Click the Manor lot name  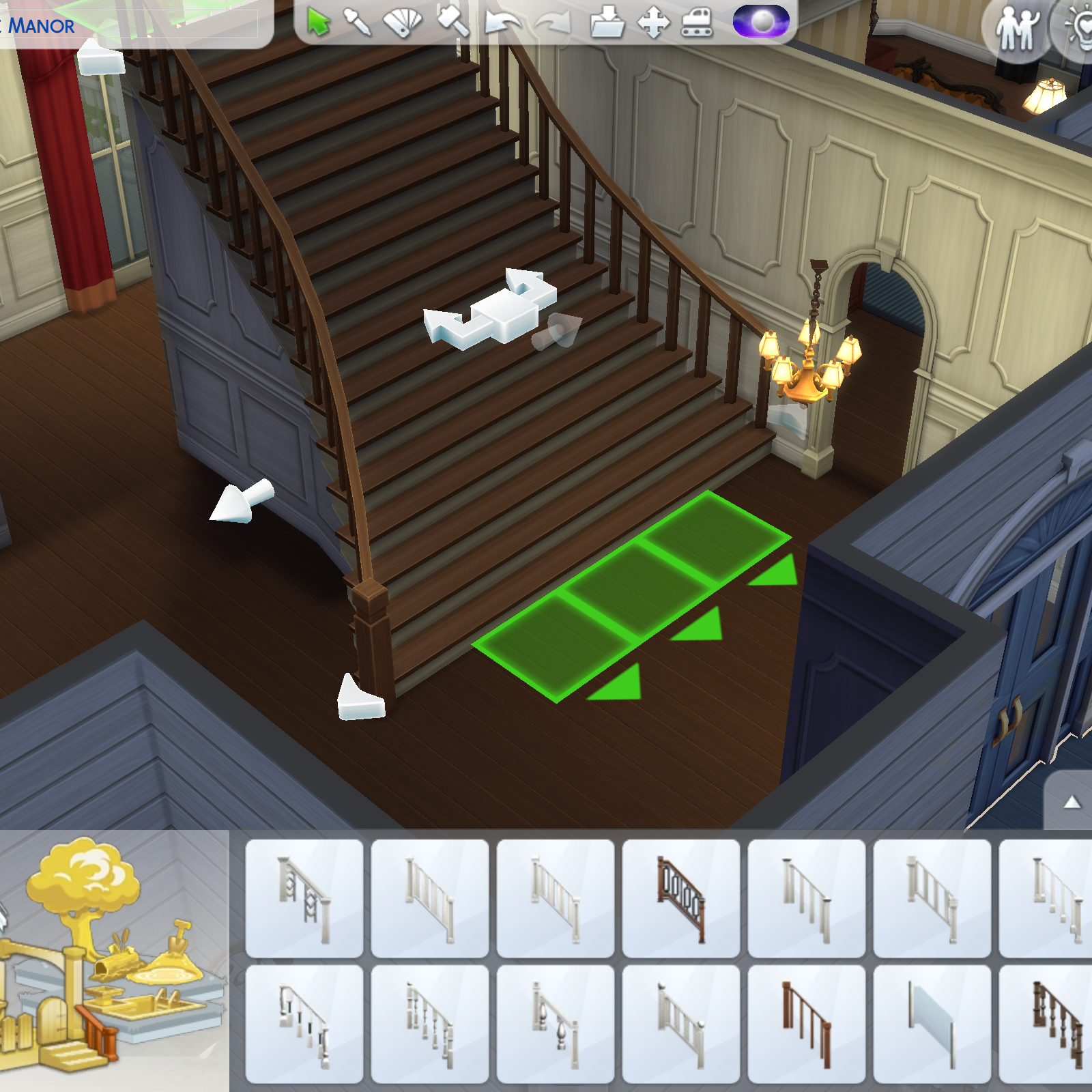[x=41, y=27]
